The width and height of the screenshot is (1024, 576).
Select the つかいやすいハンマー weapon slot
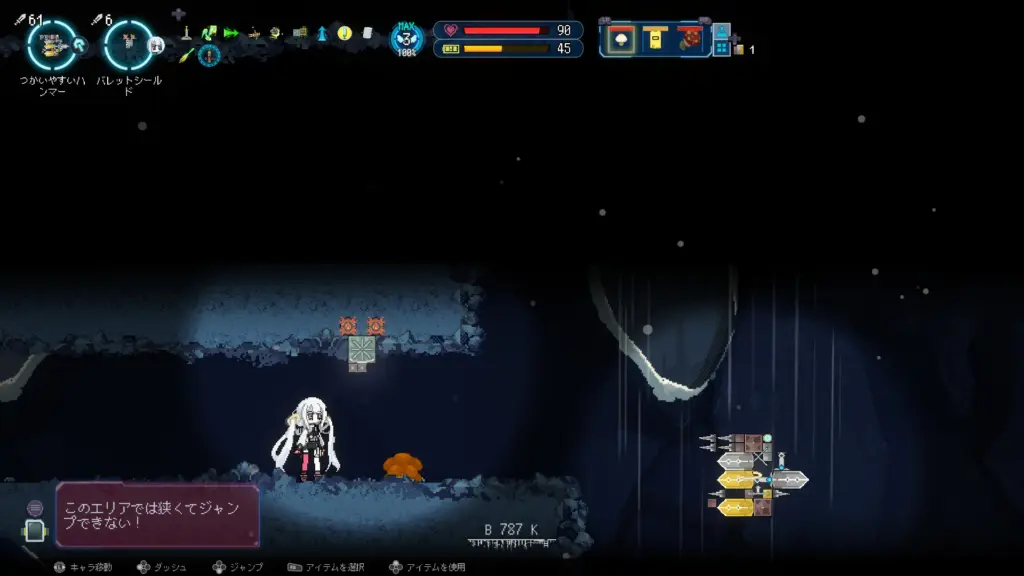pos(51,44)
